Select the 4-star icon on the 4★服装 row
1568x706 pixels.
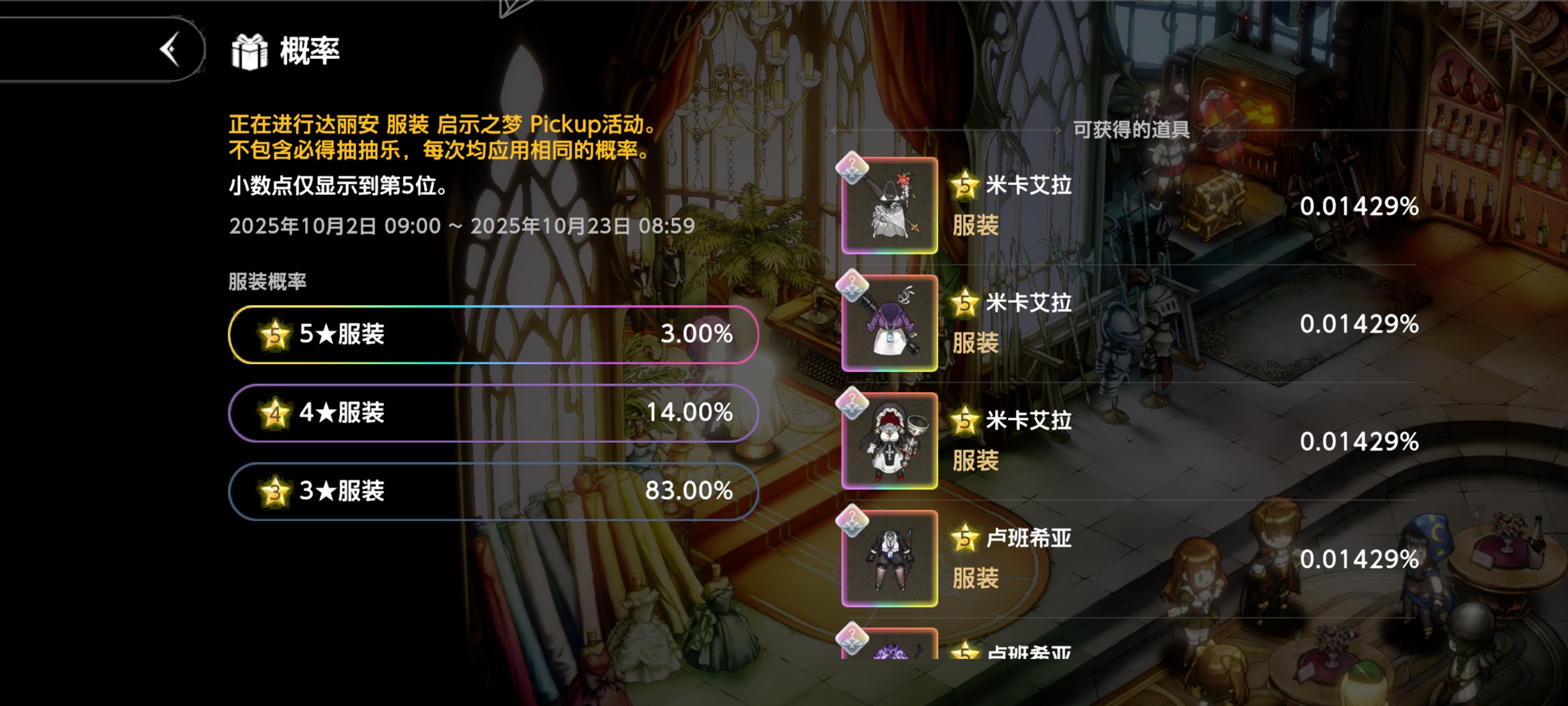[x=275, y=413]
